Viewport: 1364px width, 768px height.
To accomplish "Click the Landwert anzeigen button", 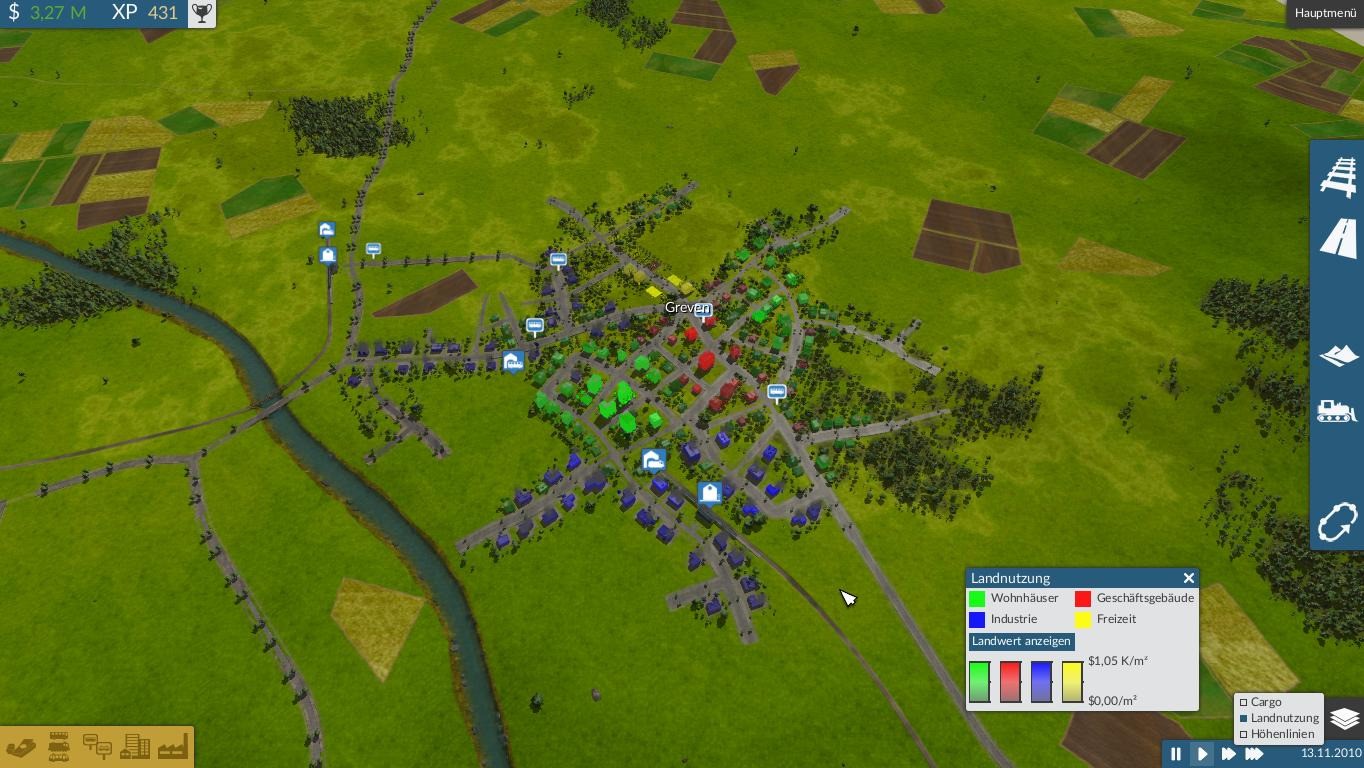I will [x=1021, y=641].
